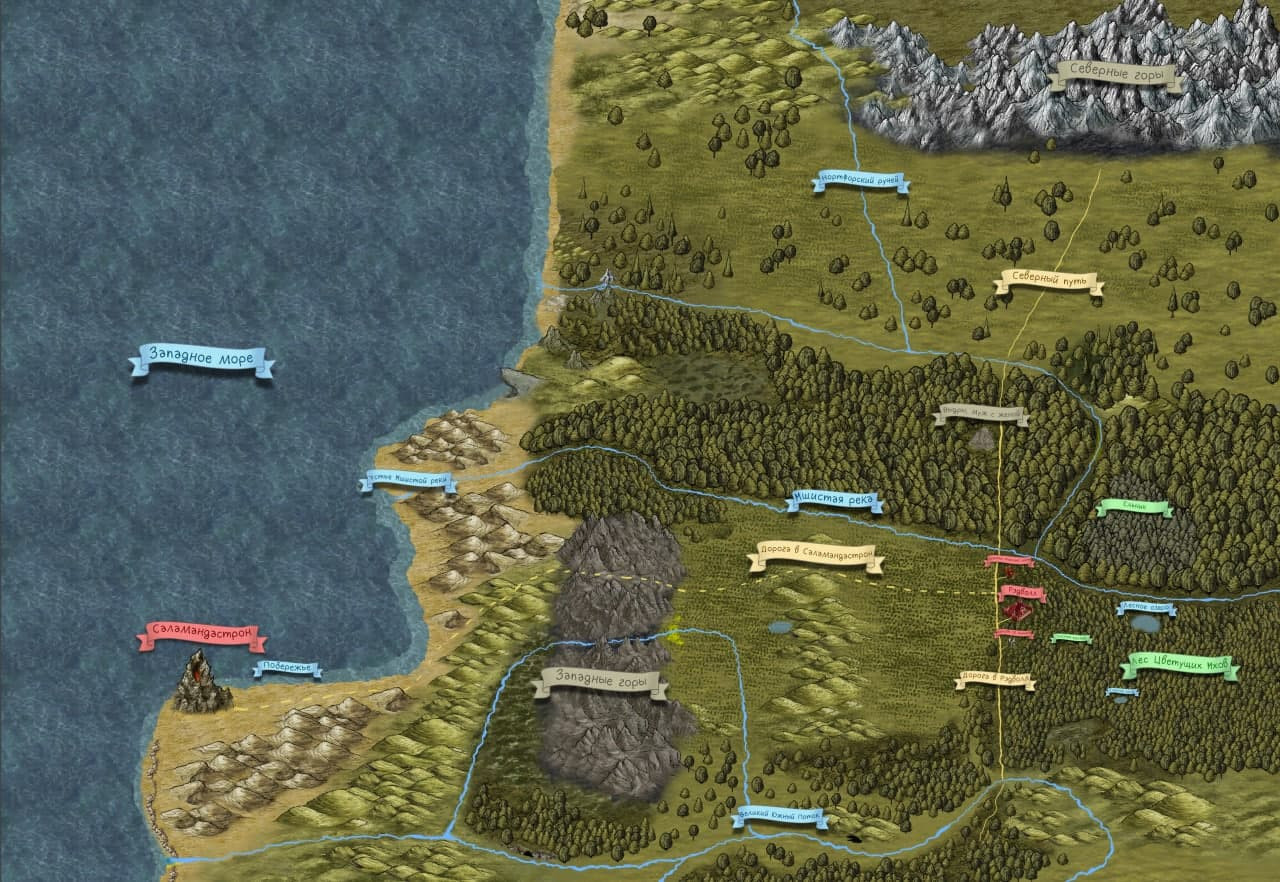
Task: Select the Устье Мшистой реки label
Action: click(408, 481)
